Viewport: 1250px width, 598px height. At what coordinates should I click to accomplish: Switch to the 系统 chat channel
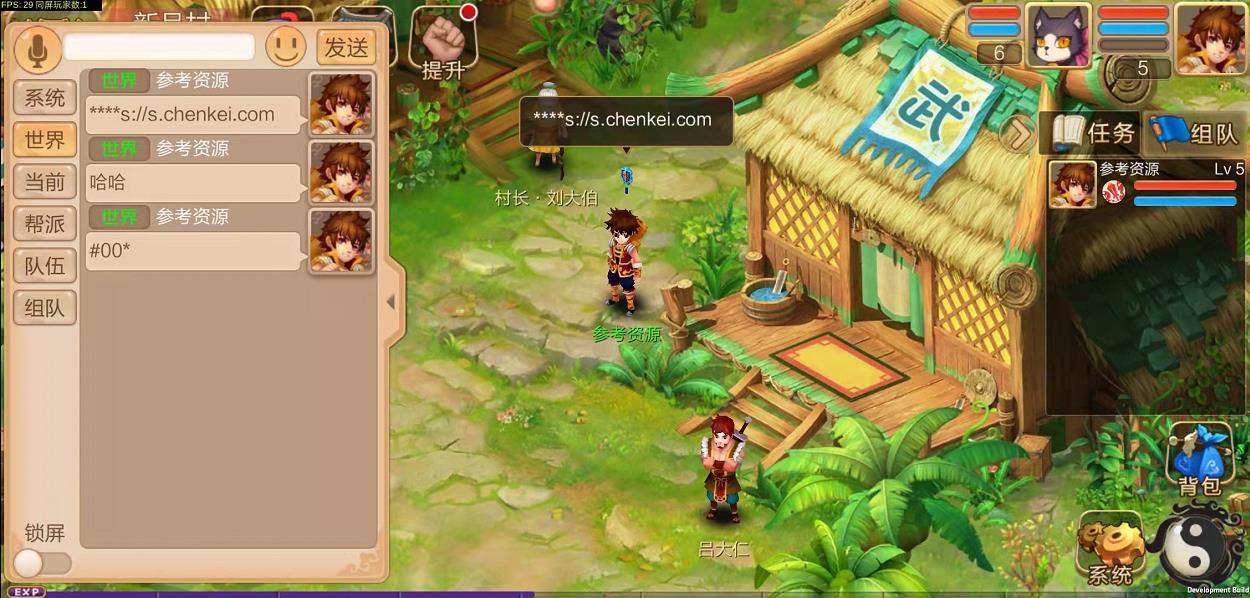pyautogui.click(x=45, y=98)
